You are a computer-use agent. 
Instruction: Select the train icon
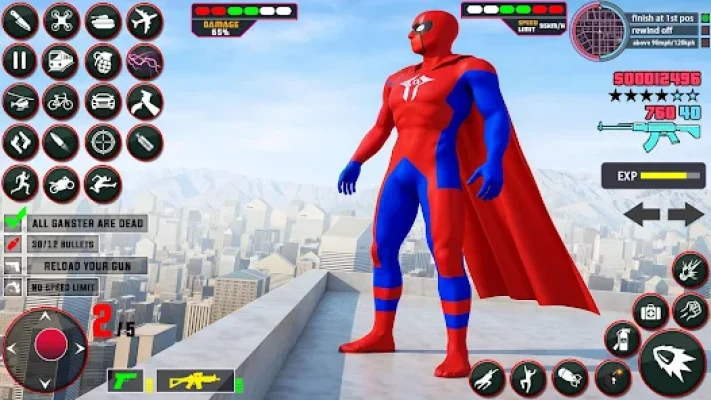point(61,61)
